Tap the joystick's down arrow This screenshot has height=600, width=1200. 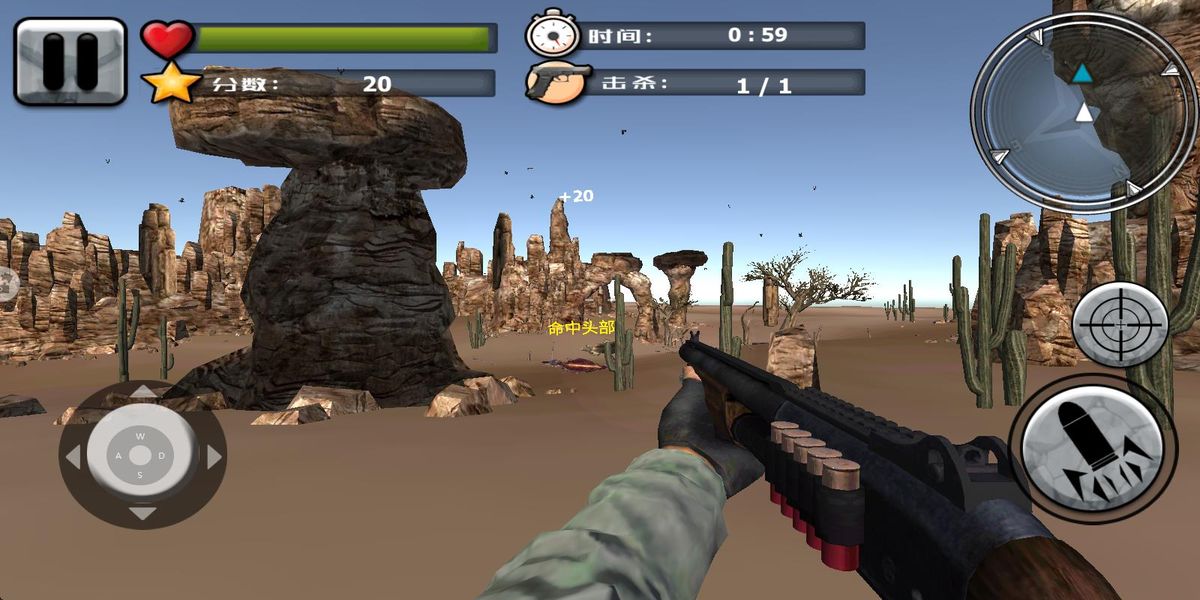point(143,513)
